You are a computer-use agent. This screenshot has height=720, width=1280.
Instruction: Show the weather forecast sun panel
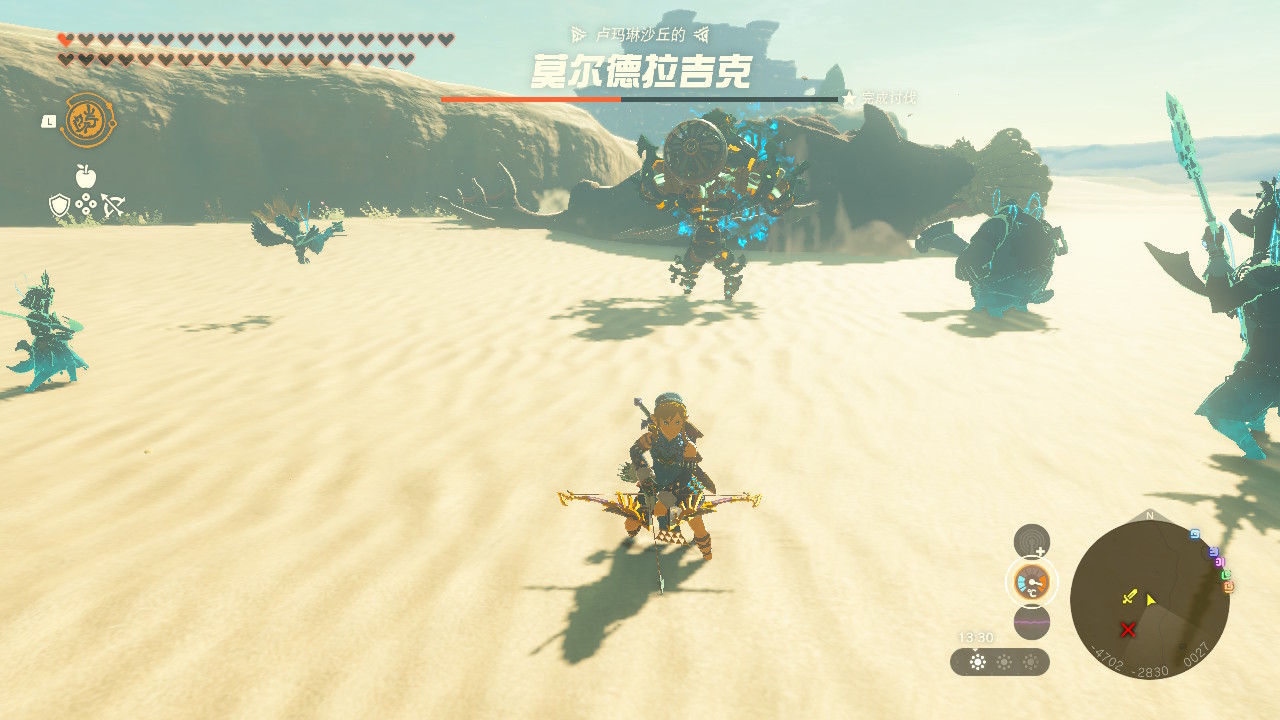pos(1000,662)
